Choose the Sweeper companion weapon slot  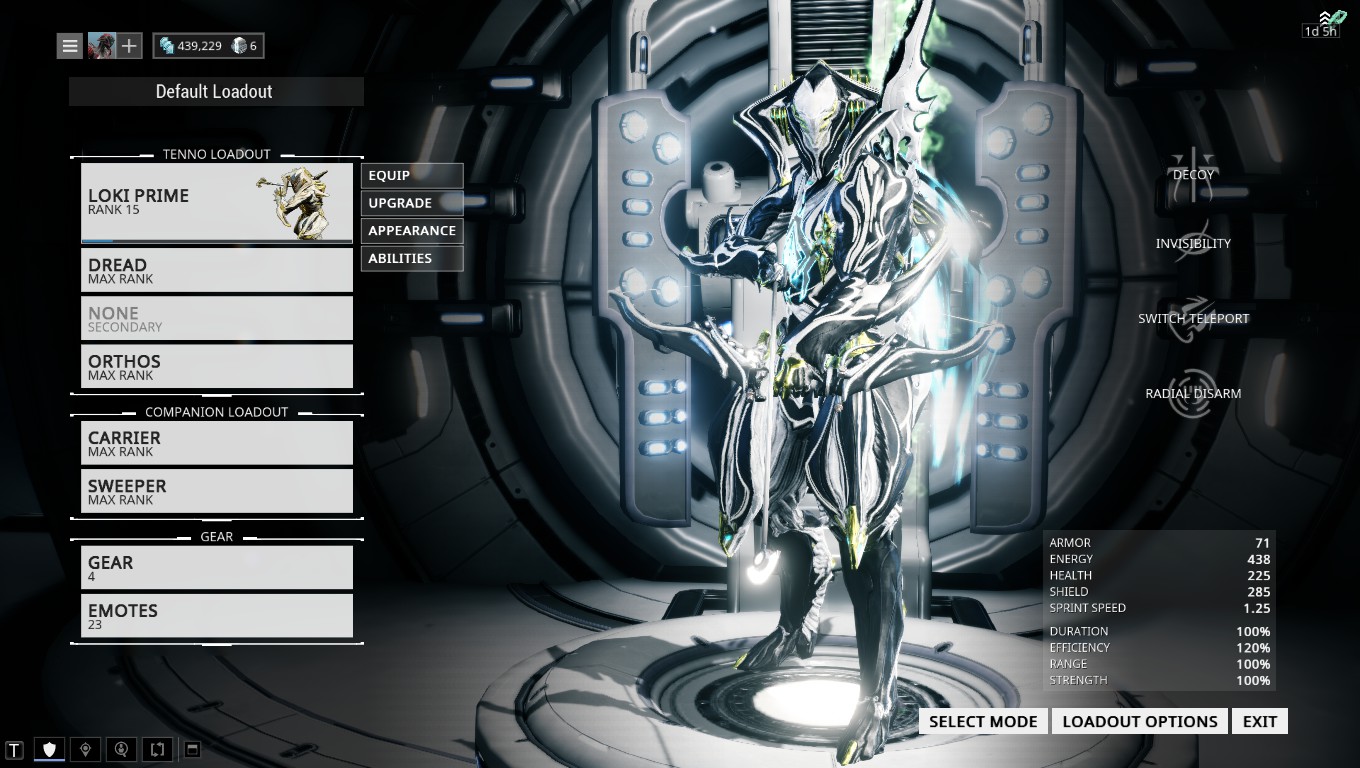[216, 491]
